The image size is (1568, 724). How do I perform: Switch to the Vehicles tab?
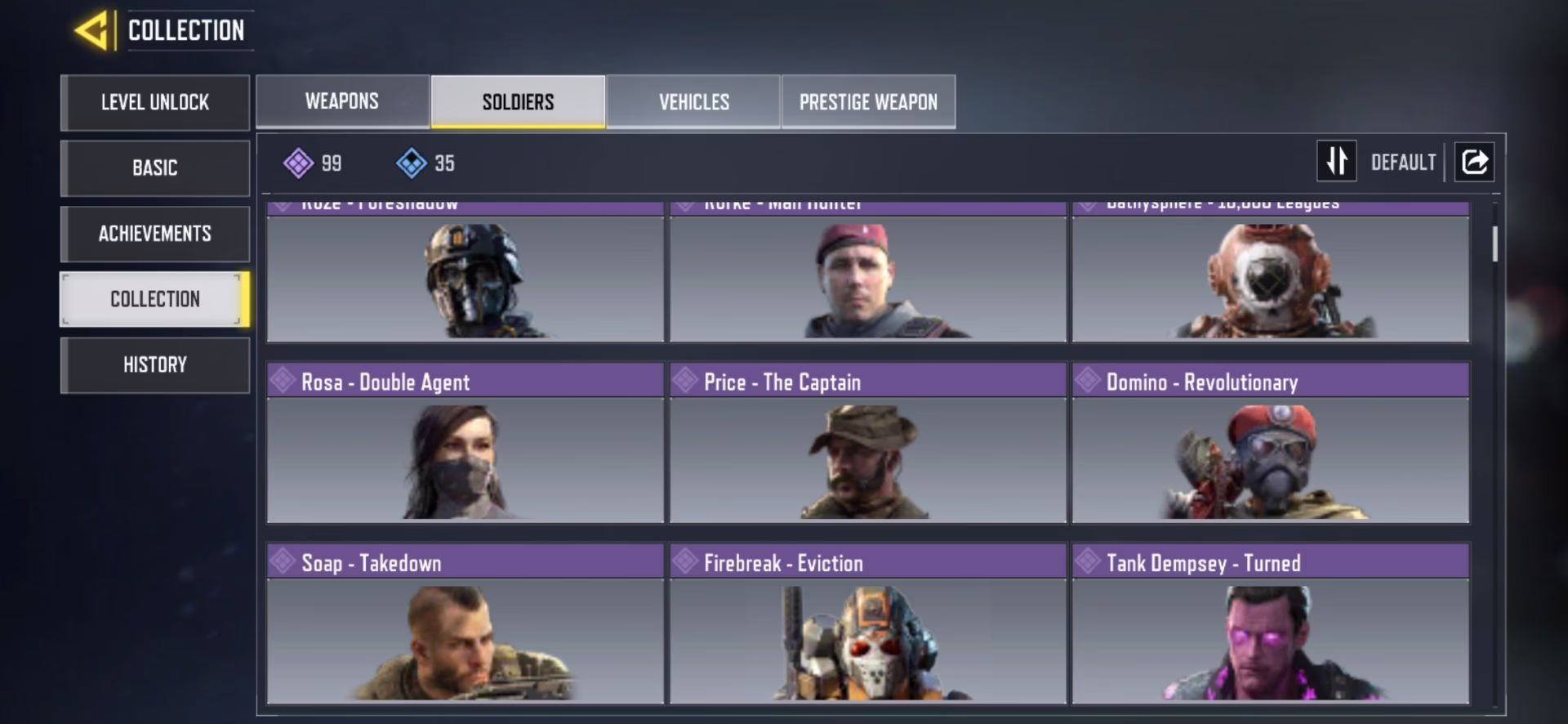693,101
